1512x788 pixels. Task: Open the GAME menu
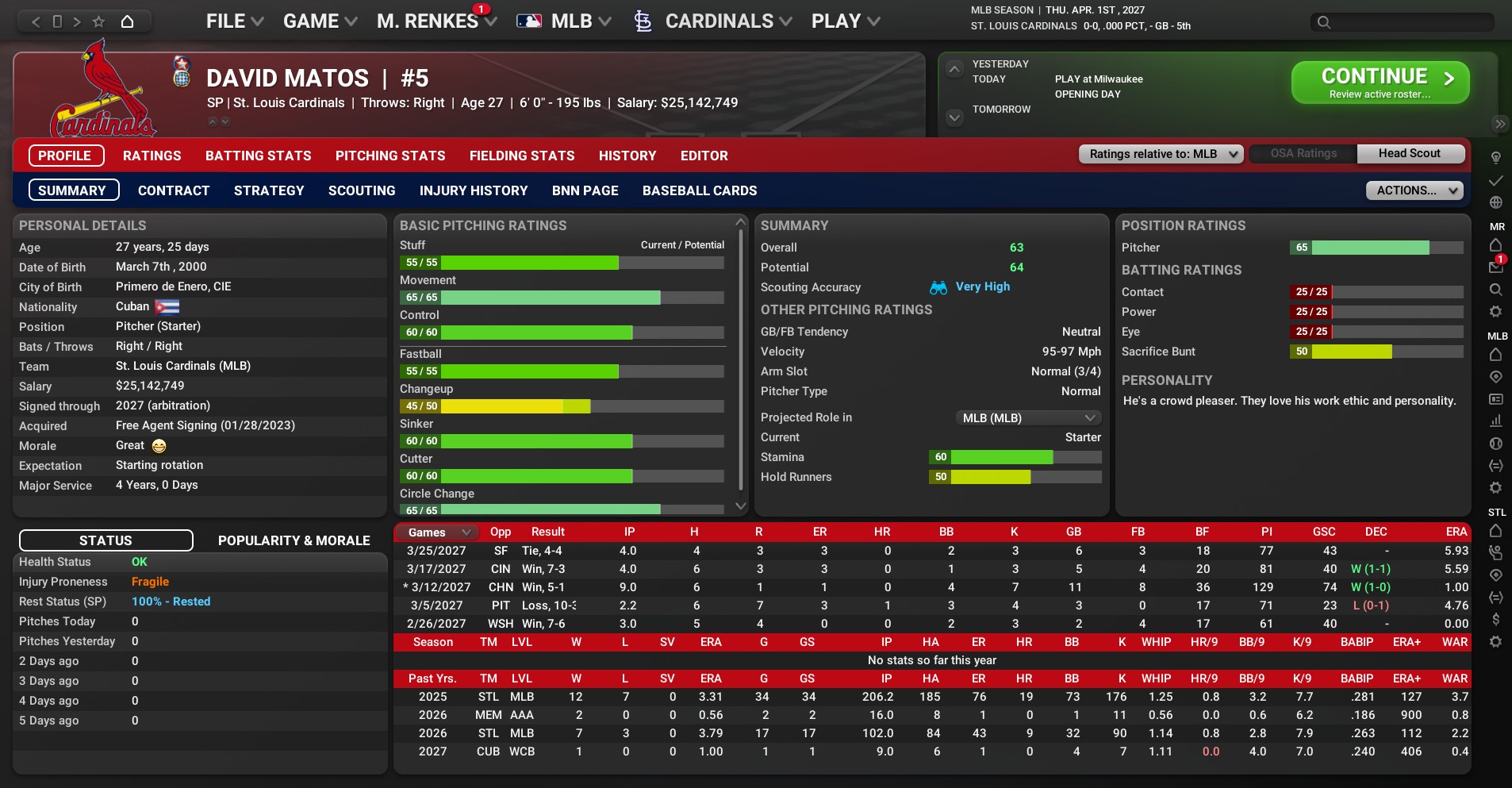pos(320,21)
